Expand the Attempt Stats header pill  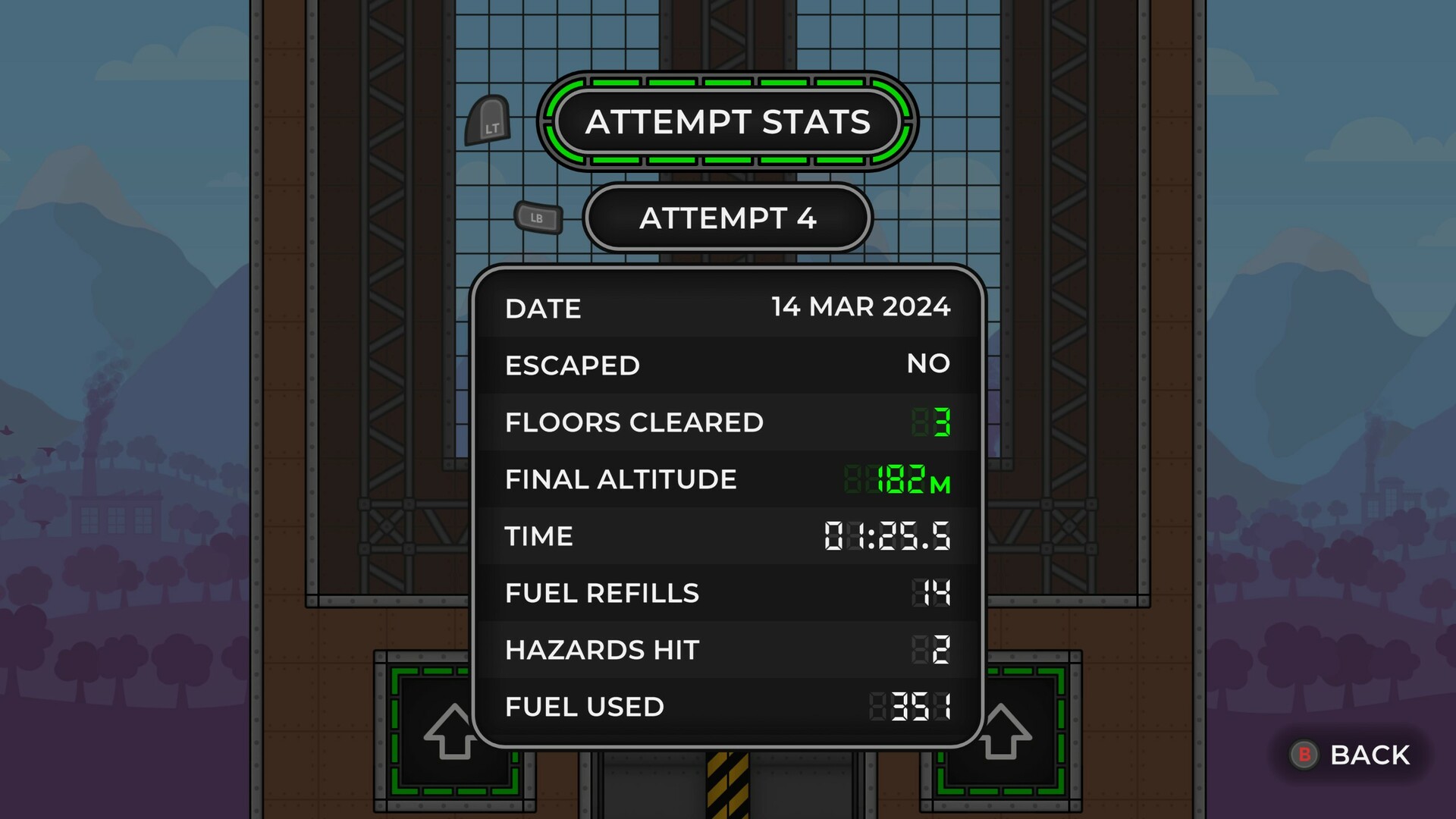pos(726,122)
